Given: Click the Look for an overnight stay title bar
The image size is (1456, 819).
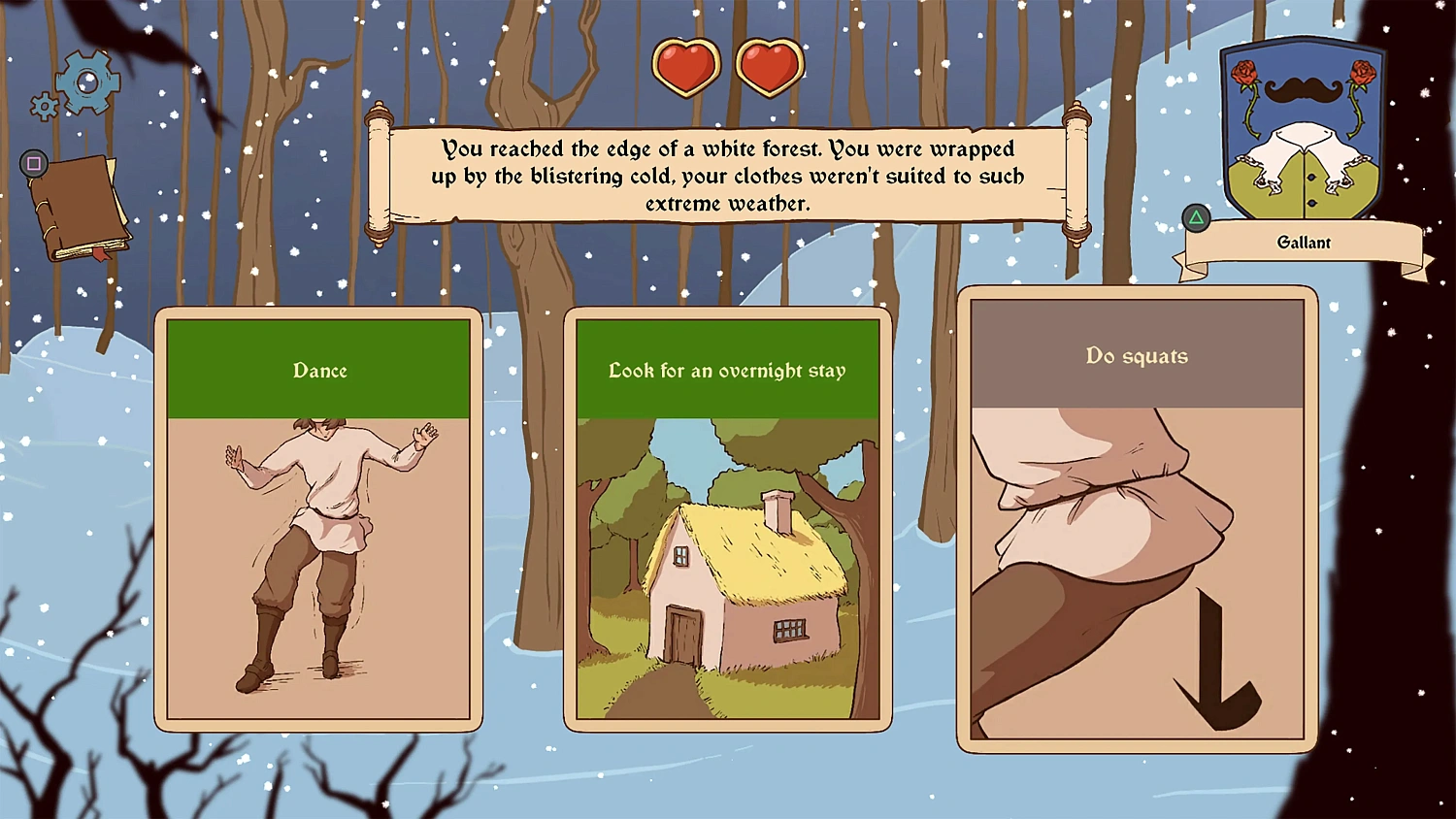Looking at the screenshot, I should [x=726, y=370].
